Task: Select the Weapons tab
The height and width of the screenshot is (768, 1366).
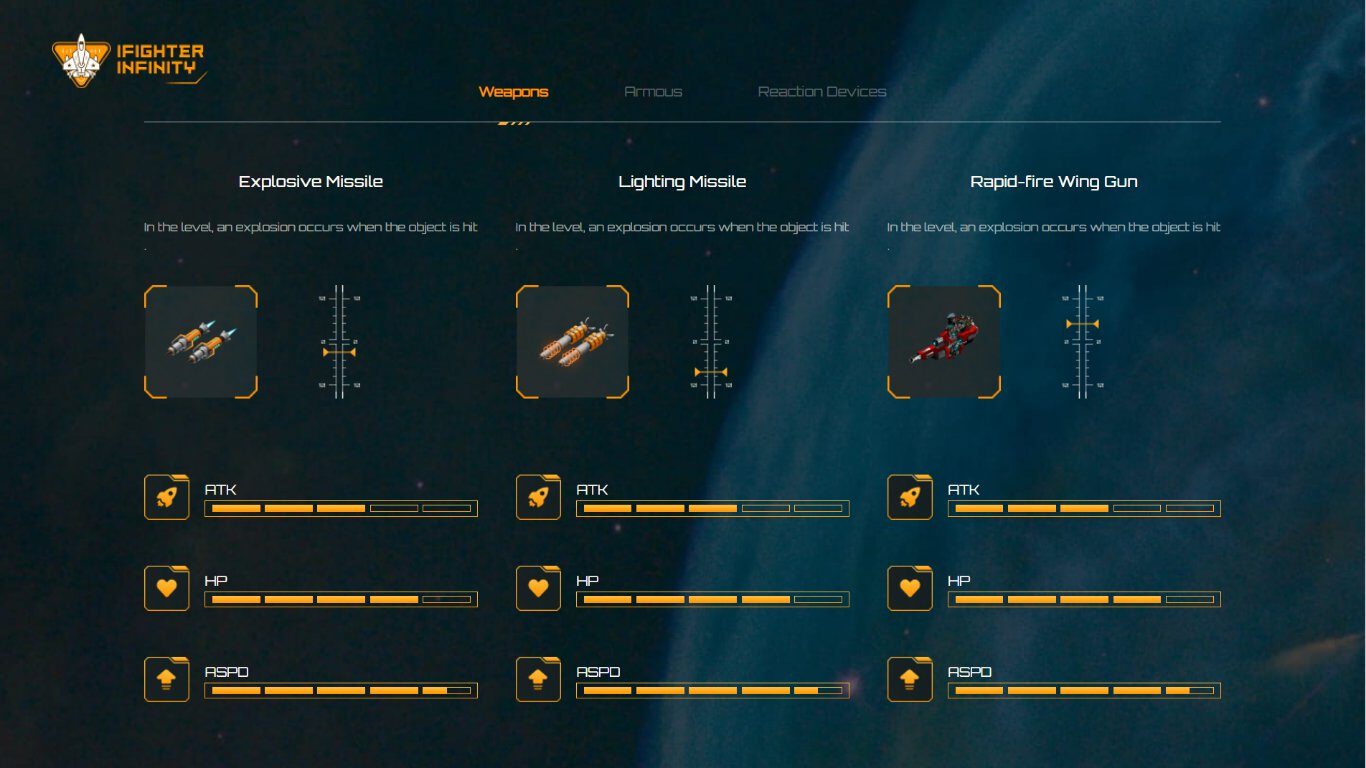Action: (x=515, y=91)
